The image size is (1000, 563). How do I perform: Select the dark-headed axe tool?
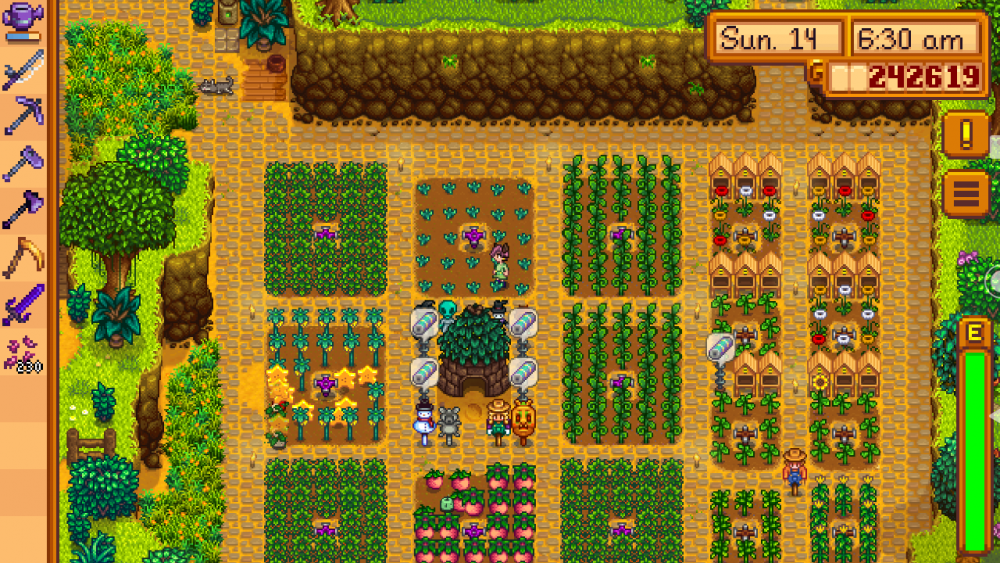(22, 210)
